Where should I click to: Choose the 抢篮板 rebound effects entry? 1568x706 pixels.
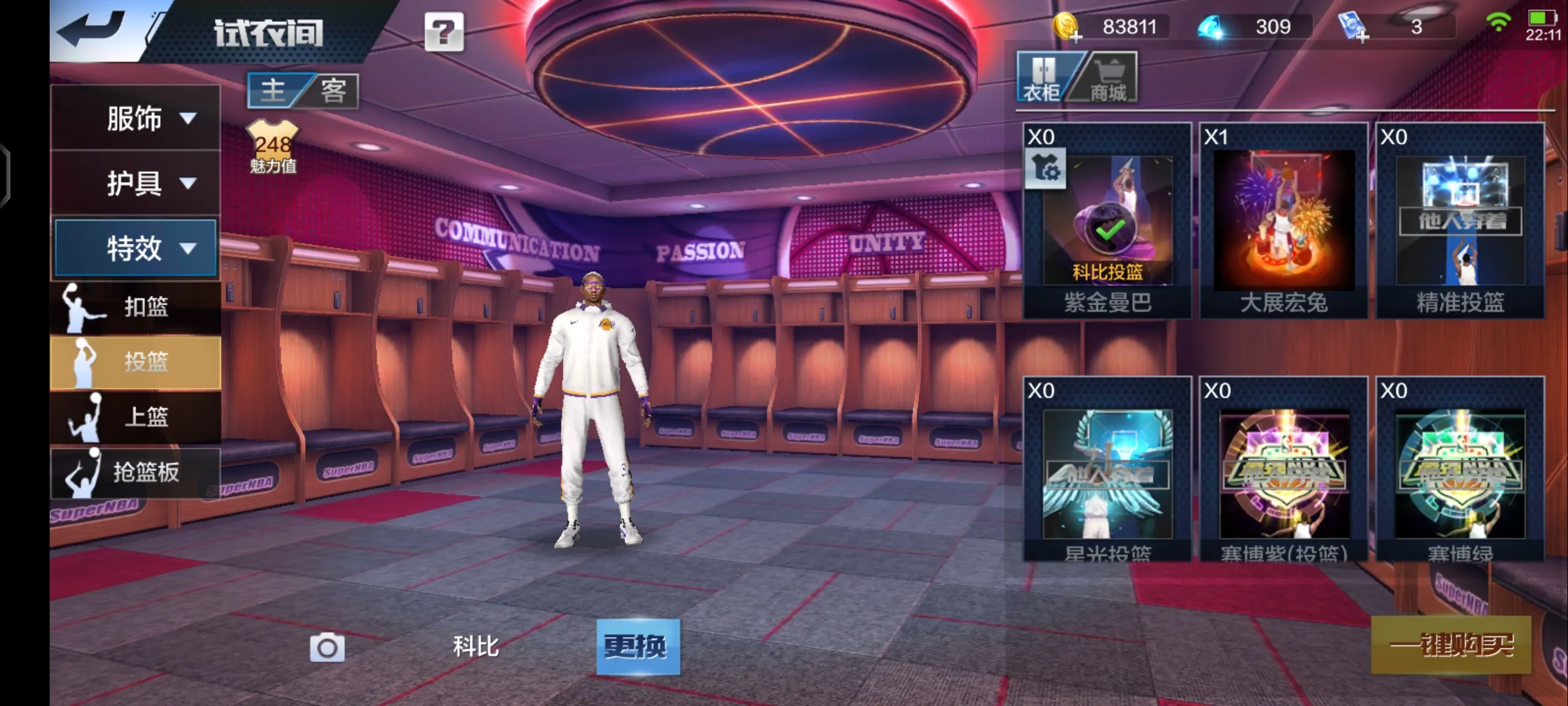pyautogui.click(x=136, y=472)
